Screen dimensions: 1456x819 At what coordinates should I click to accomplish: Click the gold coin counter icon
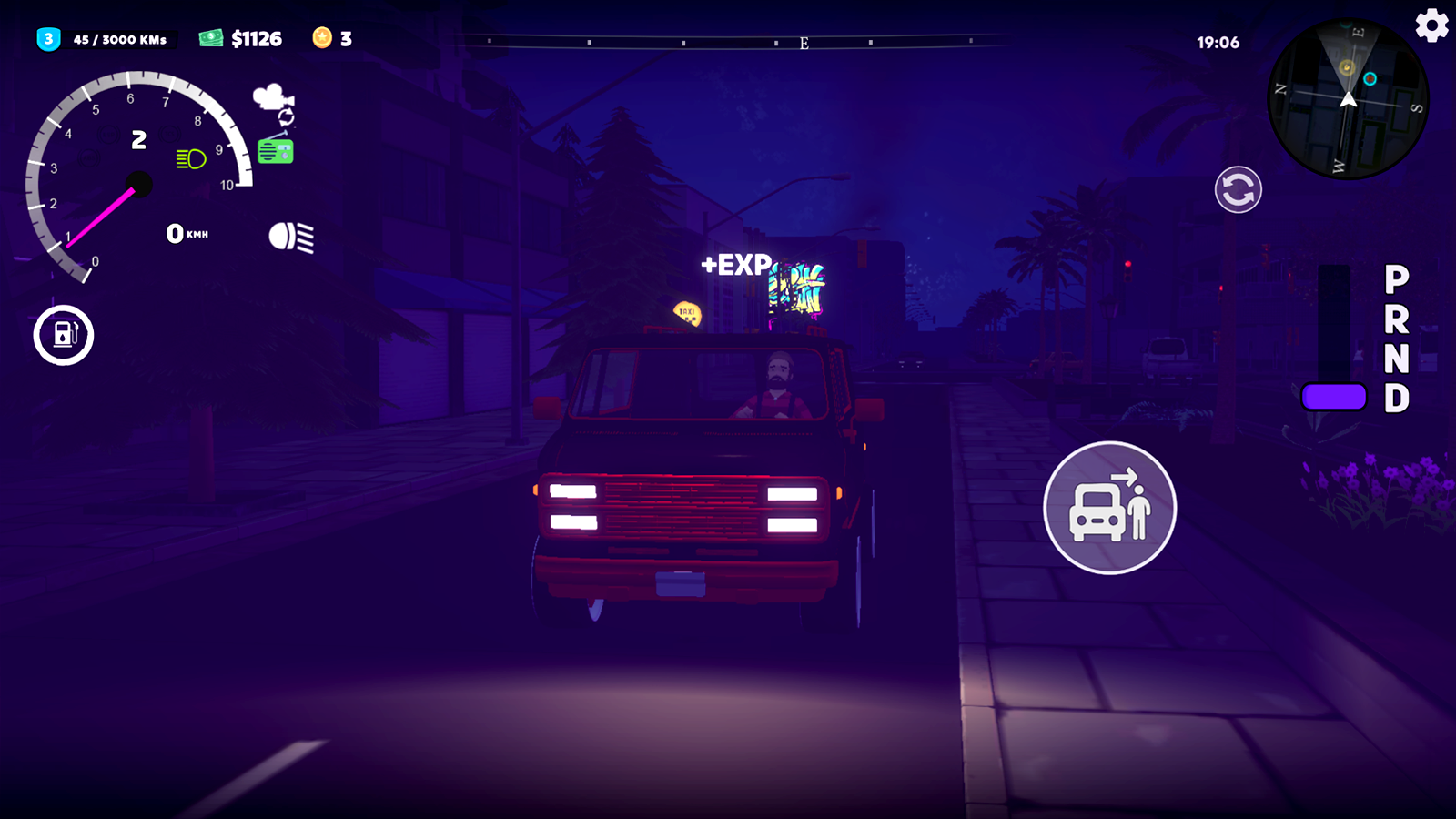pyautogui.click(x=320, y=37)
